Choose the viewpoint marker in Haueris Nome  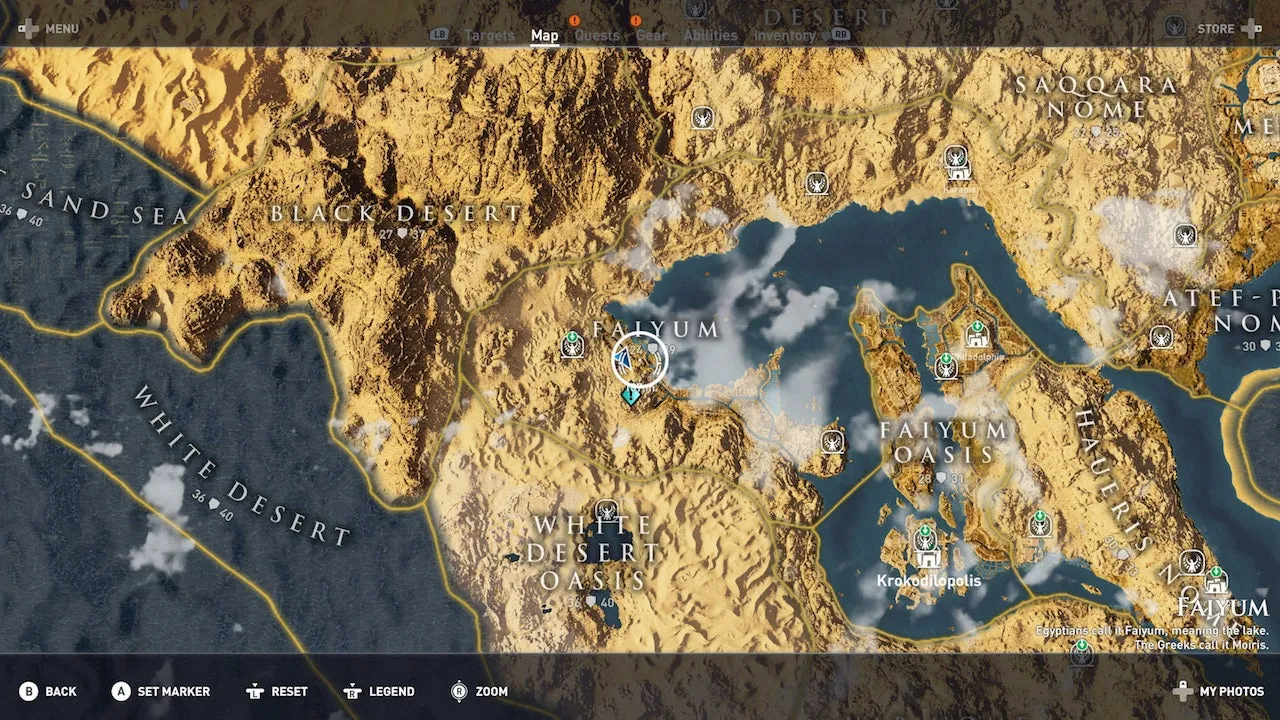click(1040, 523)
